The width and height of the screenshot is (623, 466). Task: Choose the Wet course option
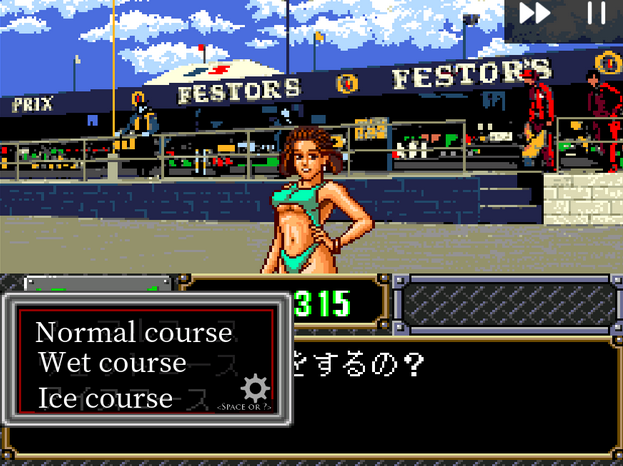click(112, 362)
